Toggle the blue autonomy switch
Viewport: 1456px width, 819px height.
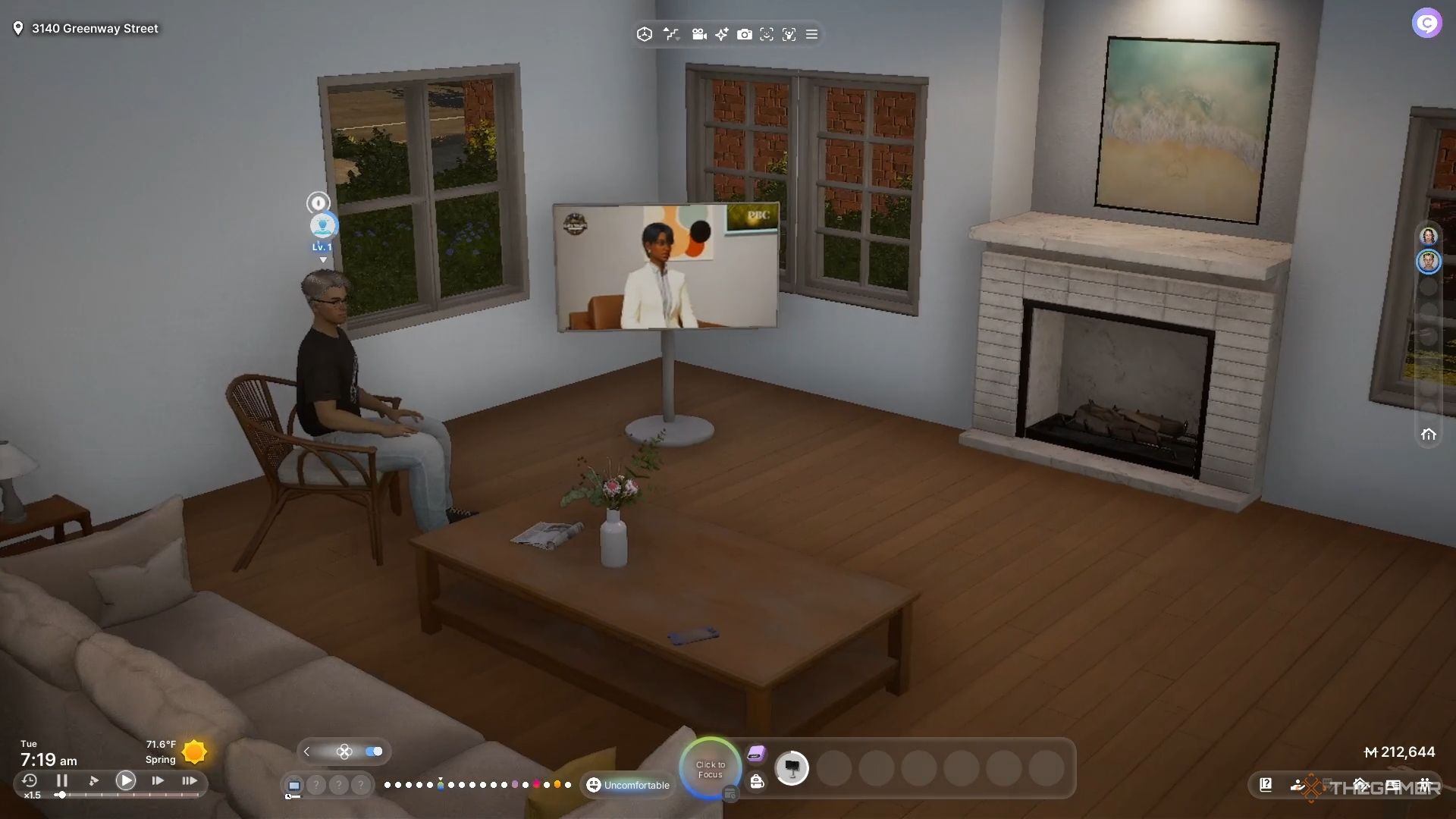pos(374,752)
